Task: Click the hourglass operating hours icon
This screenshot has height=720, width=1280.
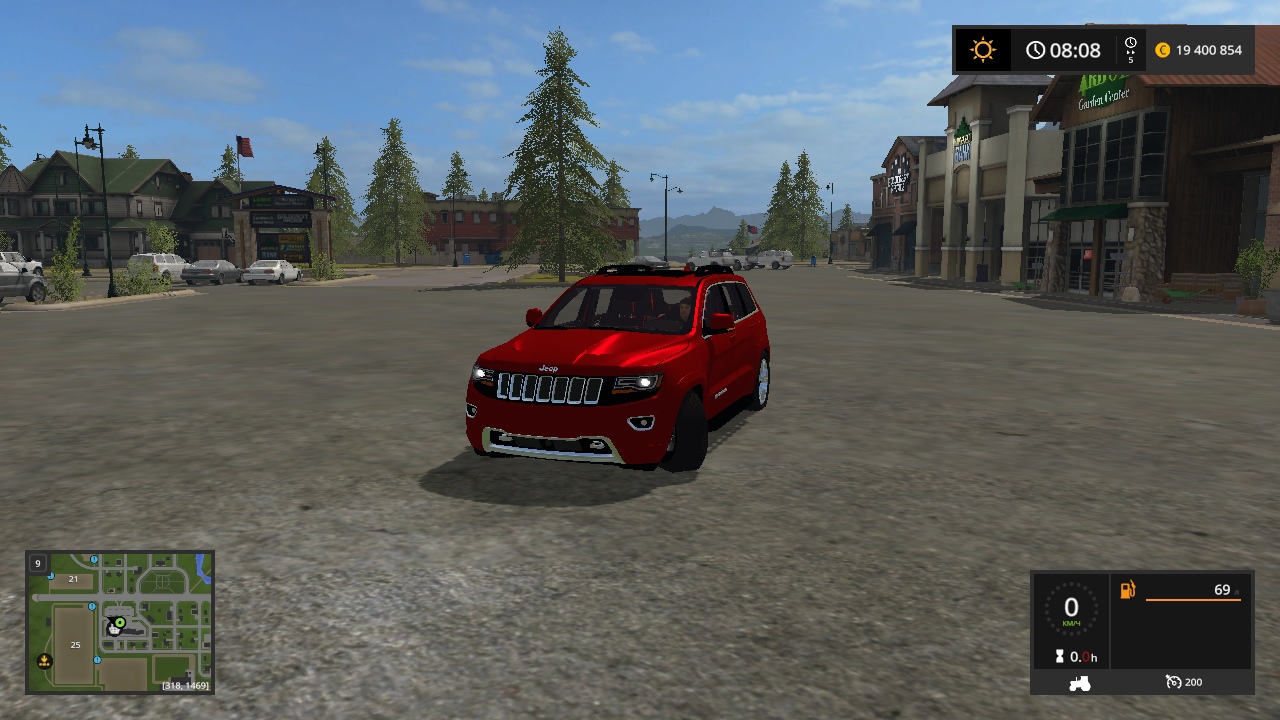Action: pos(1059,656)
